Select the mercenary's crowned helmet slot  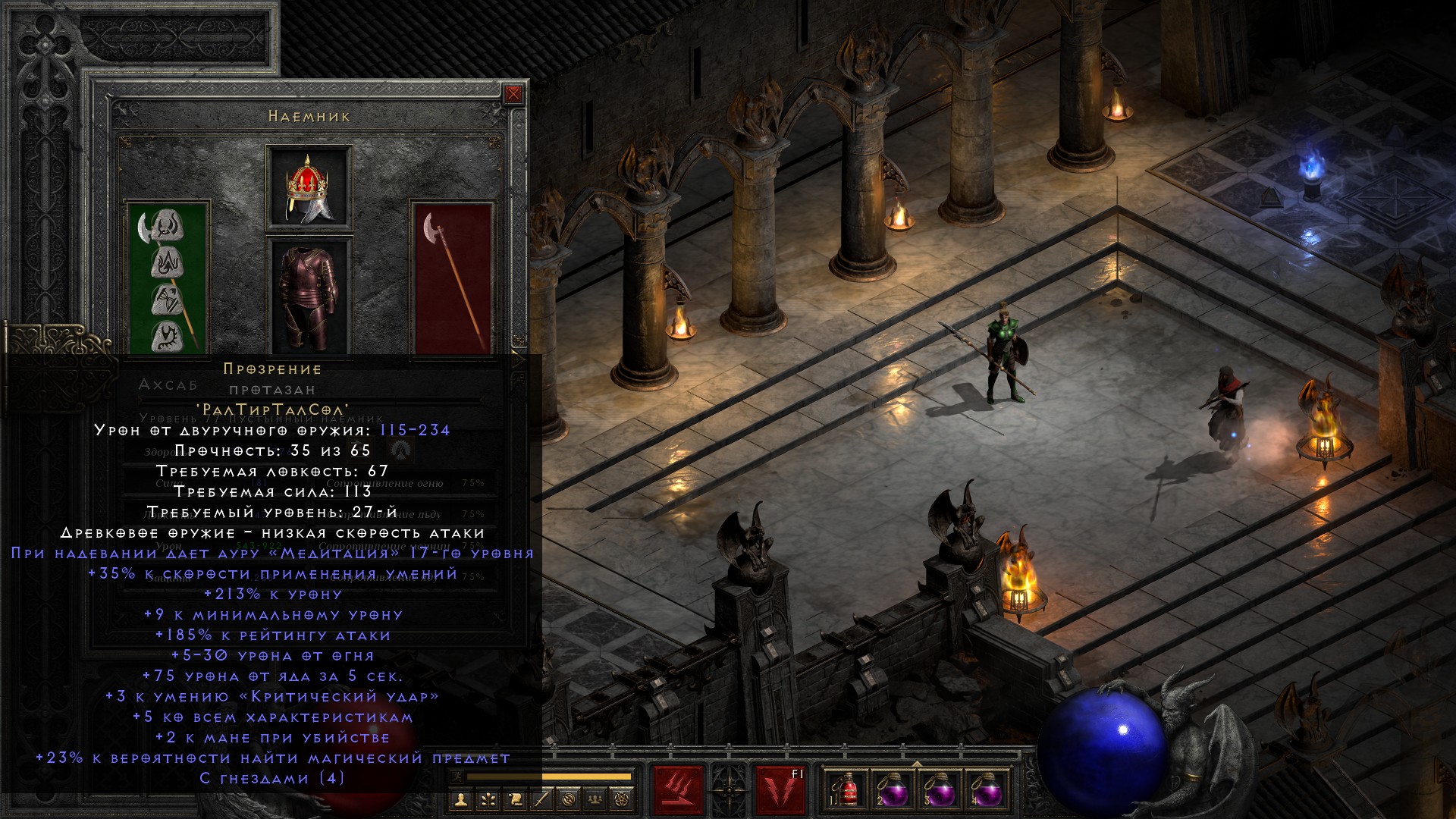coord(309,187)
